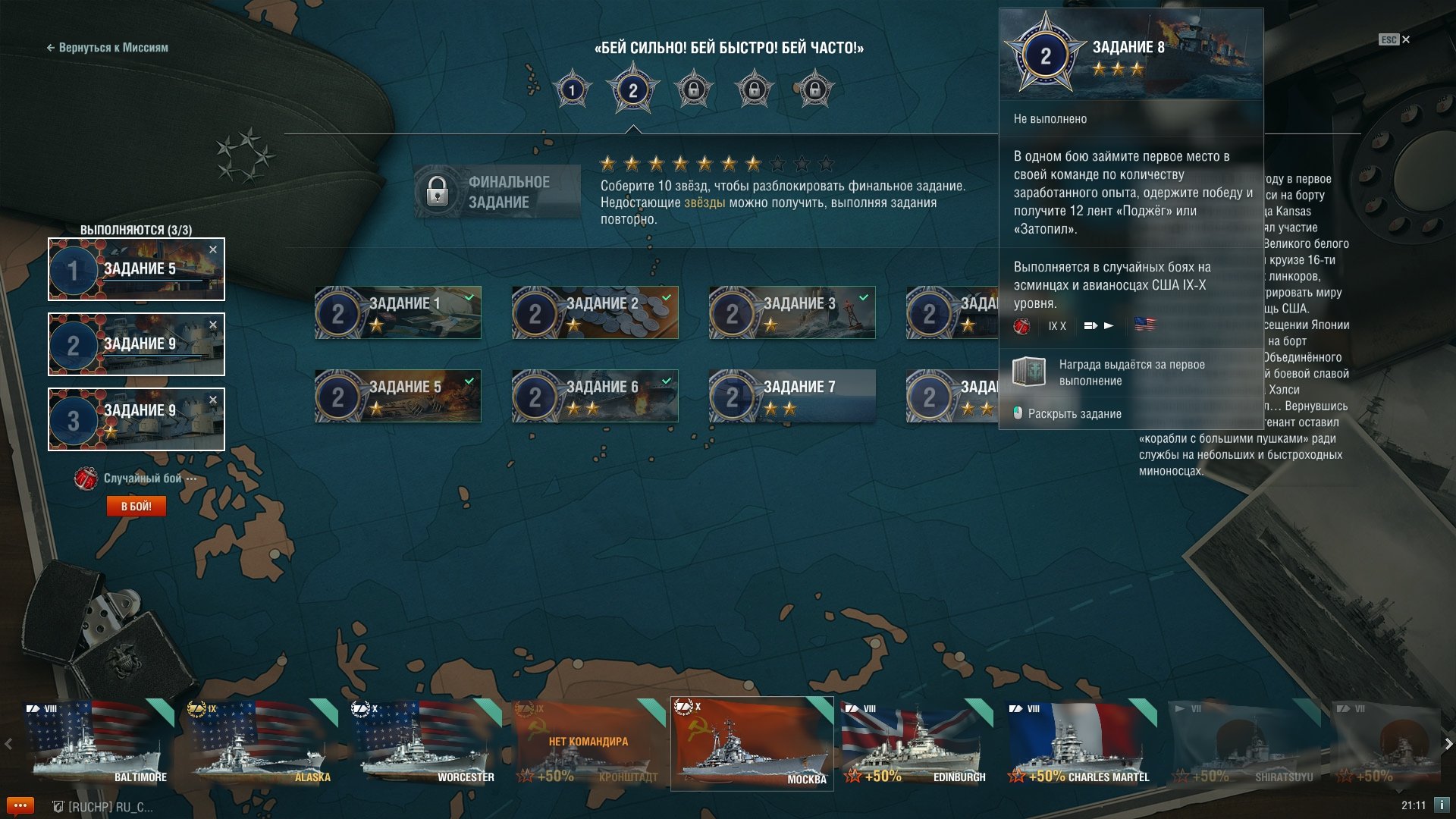Open the locked «Финальное задание» tile

click(497, 192)
